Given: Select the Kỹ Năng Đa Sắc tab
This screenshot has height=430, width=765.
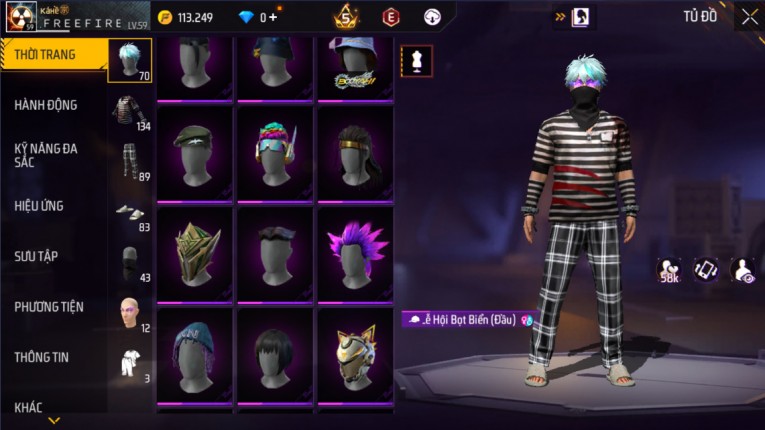Looking at the screenshot, I should [45, 155].
